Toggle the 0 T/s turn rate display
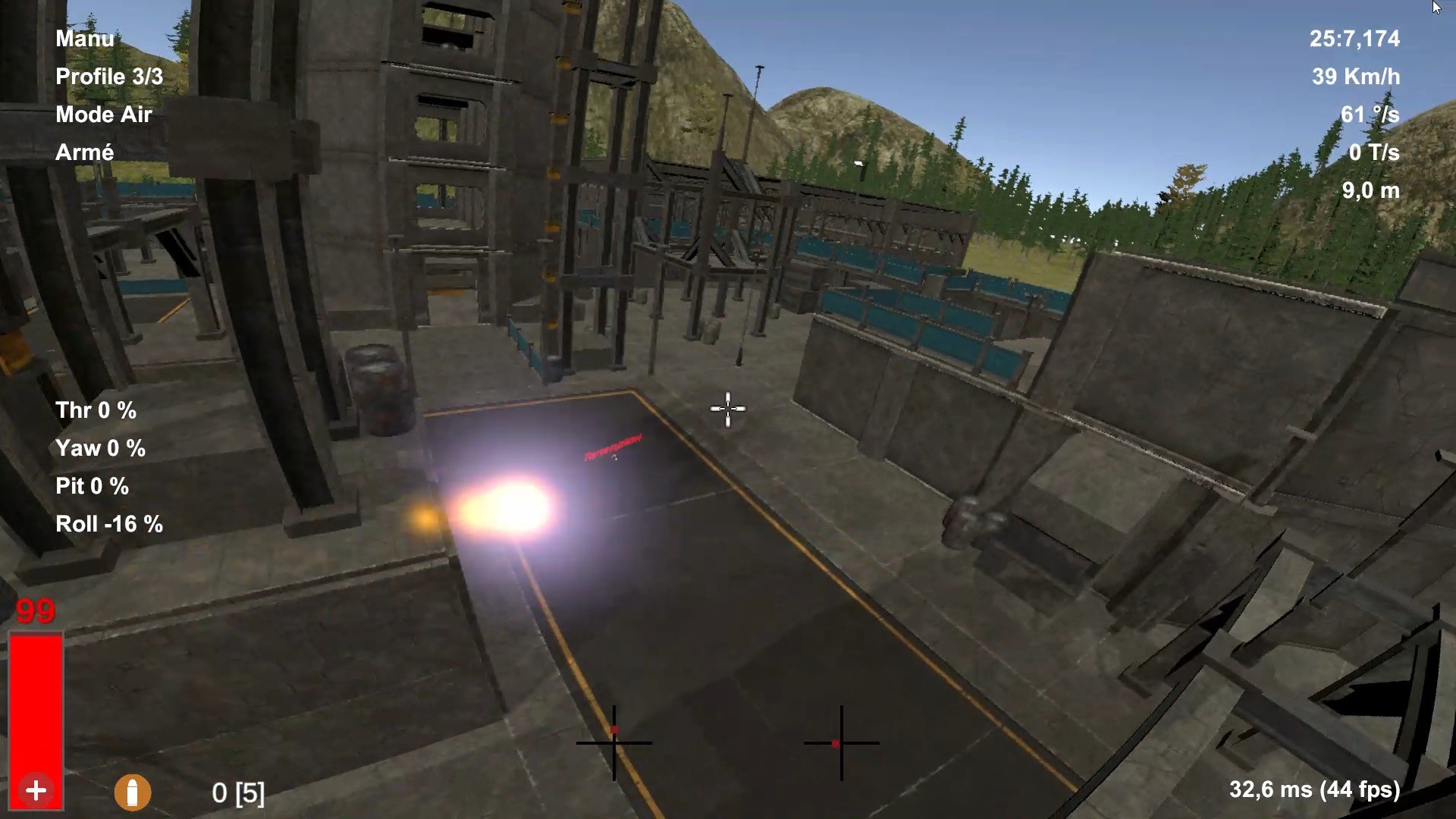Viewport: 1456px width, 819px height. [1374, 152]
